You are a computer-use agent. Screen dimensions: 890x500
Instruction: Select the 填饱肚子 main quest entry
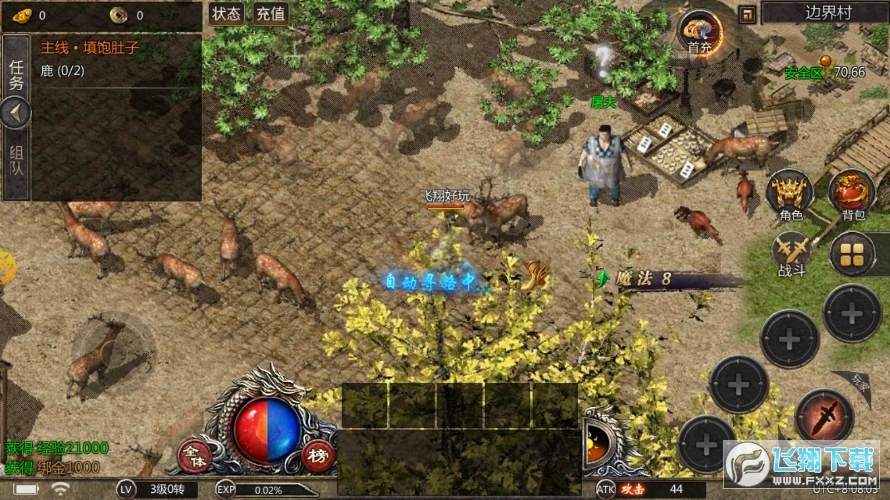click(90, 47)
